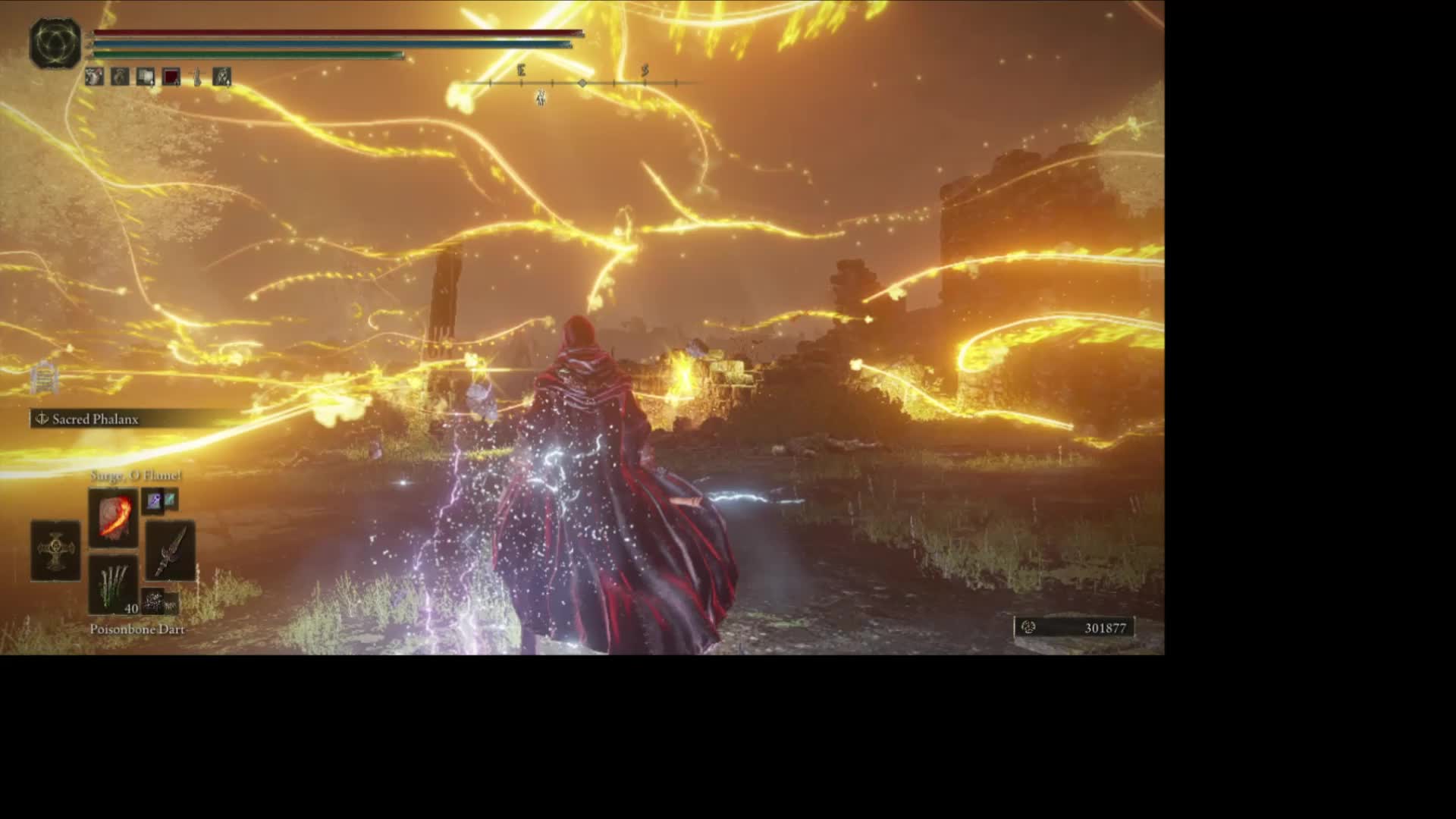Use the Poisonbone Dart item slot

tap(114, 584)
